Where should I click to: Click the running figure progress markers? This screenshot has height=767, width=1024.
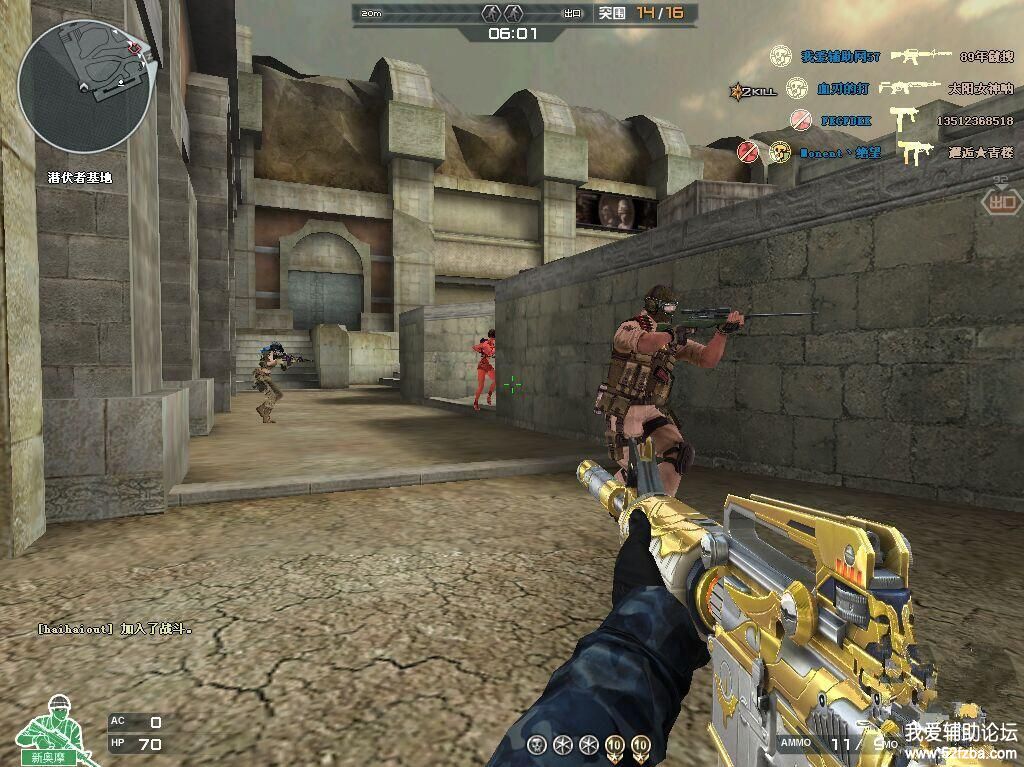click(x=500, y=13)
